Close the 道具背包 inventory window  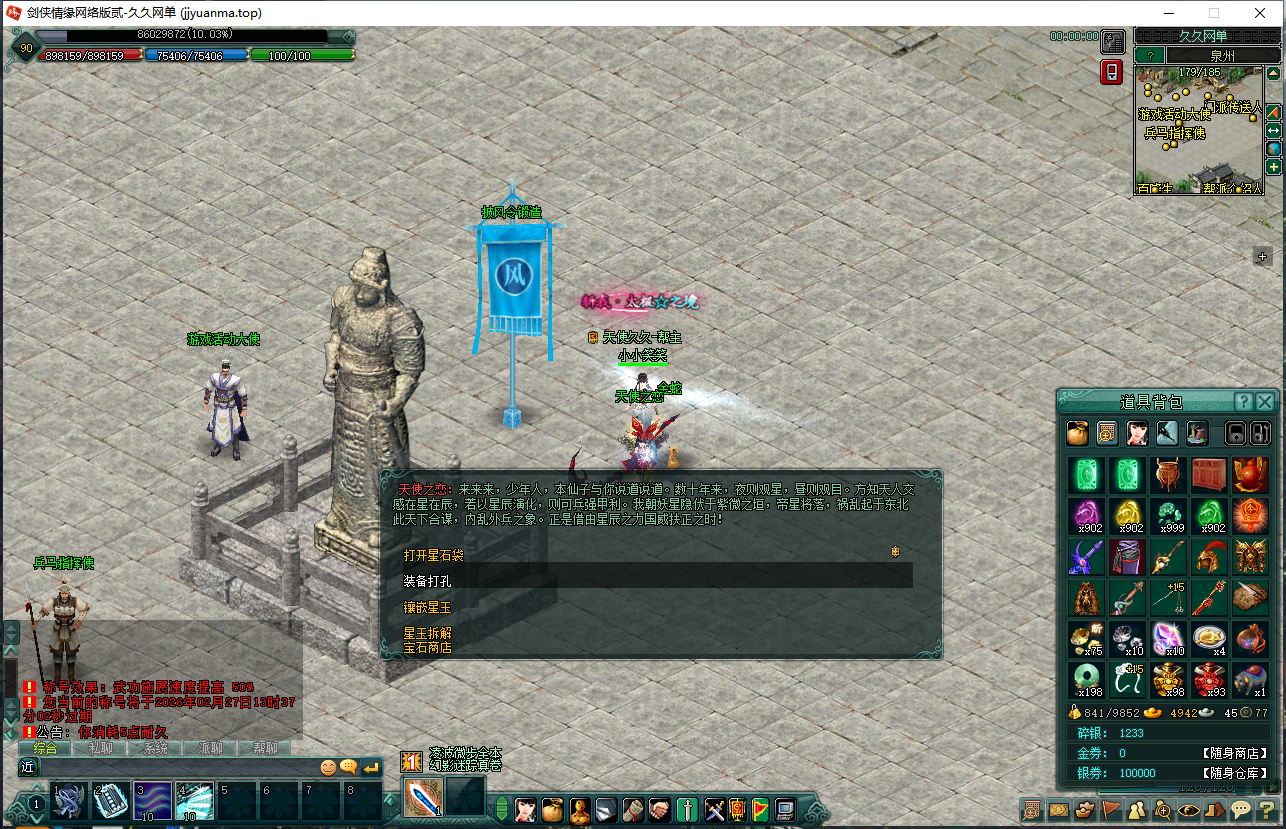(x=1265, y=402)
